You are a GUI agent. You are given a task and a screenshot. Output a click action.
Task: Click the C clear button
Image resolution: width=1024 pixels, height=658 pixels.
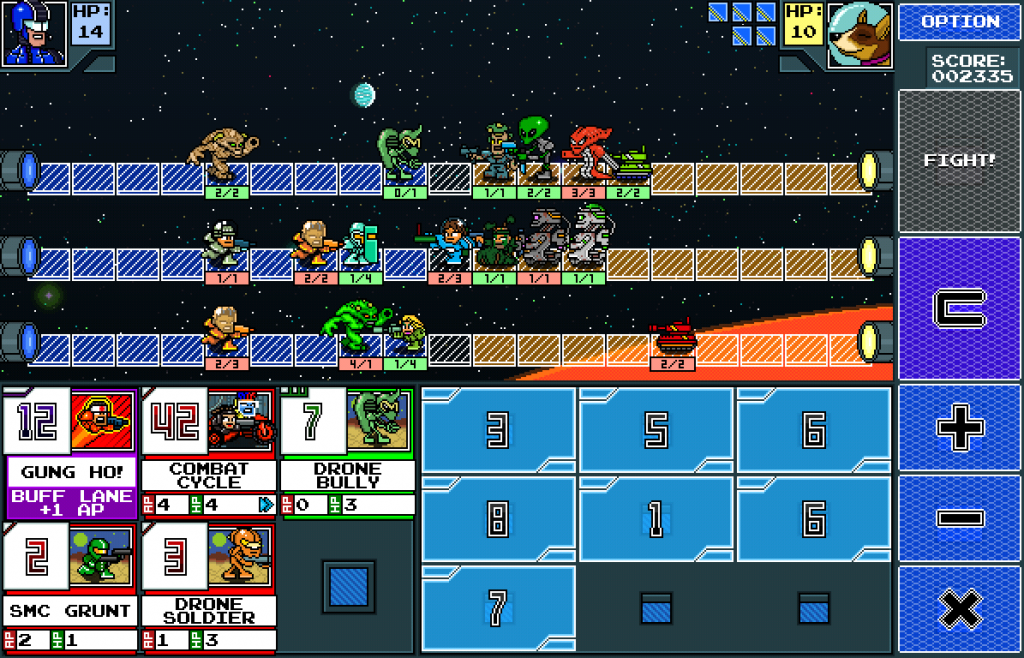tap(959, 308)
